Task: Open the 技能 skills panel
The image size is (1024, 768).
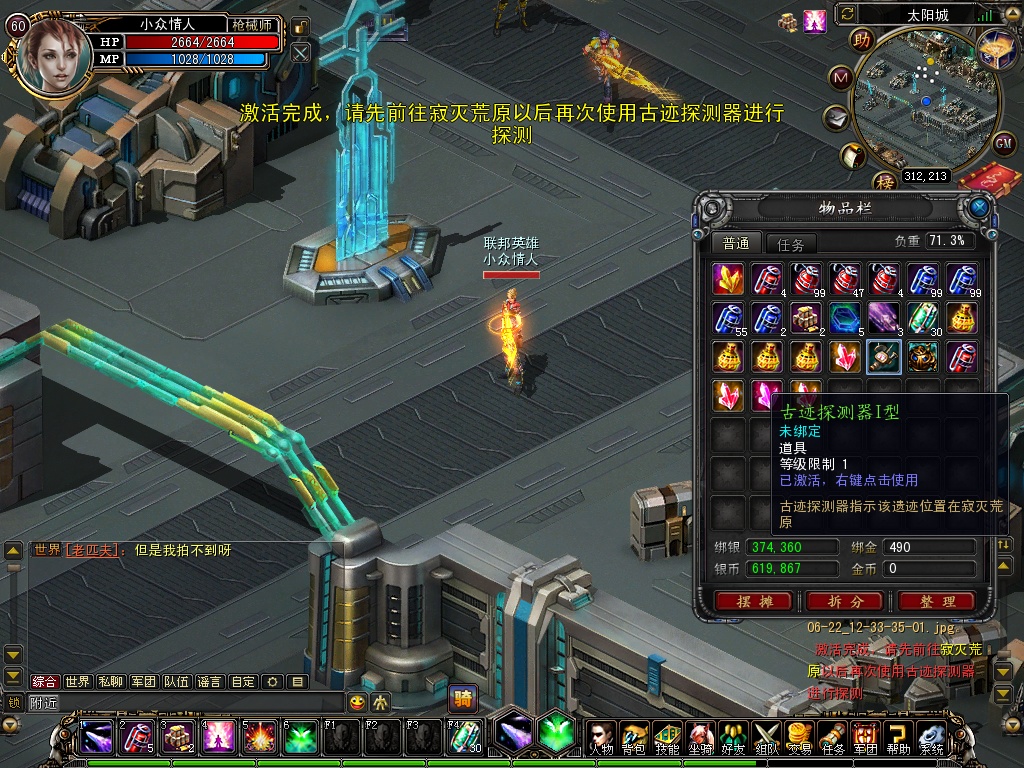Action: click(x=666, y=738)
